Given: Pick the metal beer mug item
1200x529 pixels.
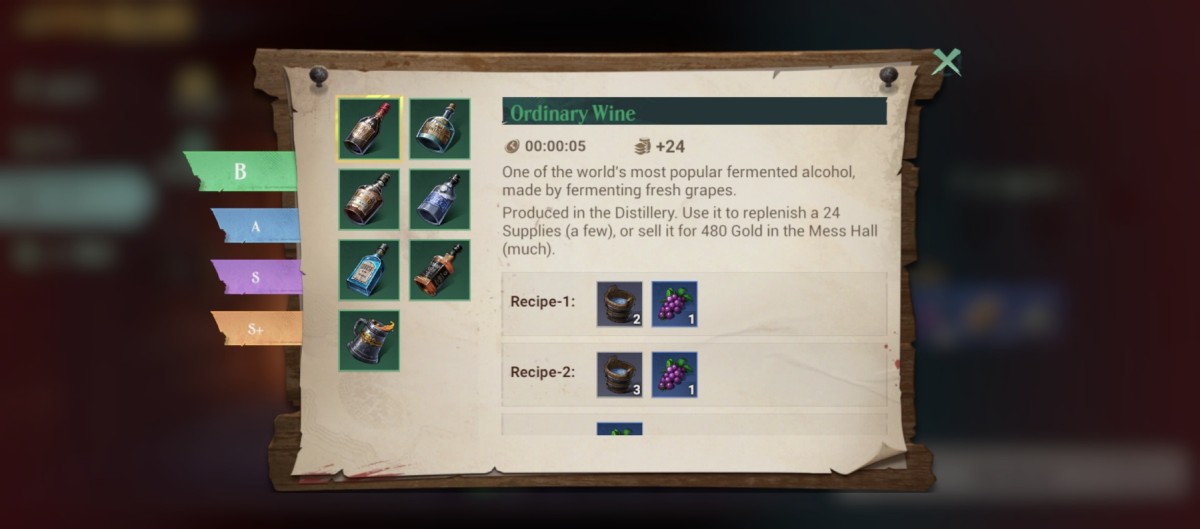Looking at the screenshot, I should tap(369, 340).
